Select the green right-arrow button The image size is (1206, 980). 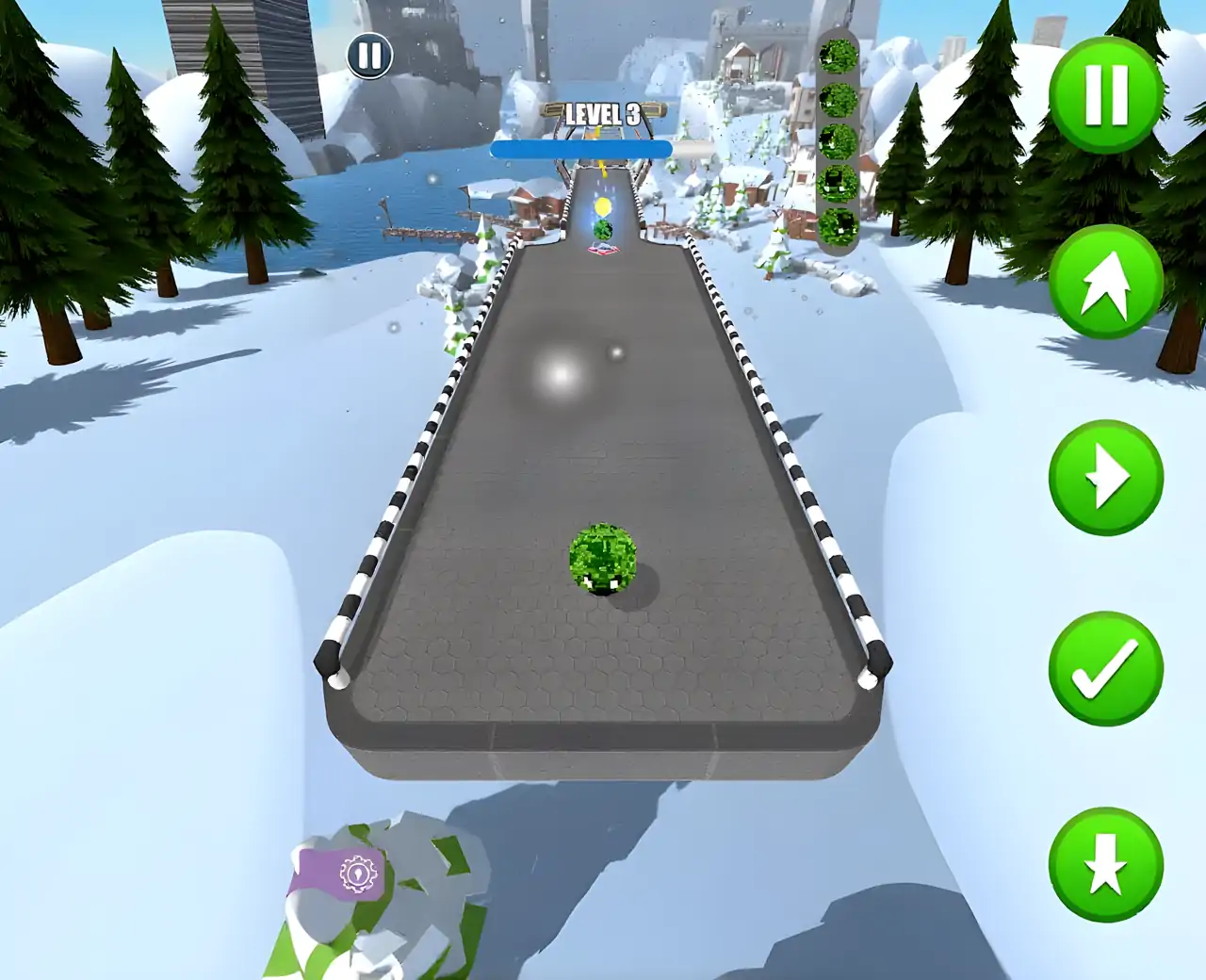pos(1105,478)
